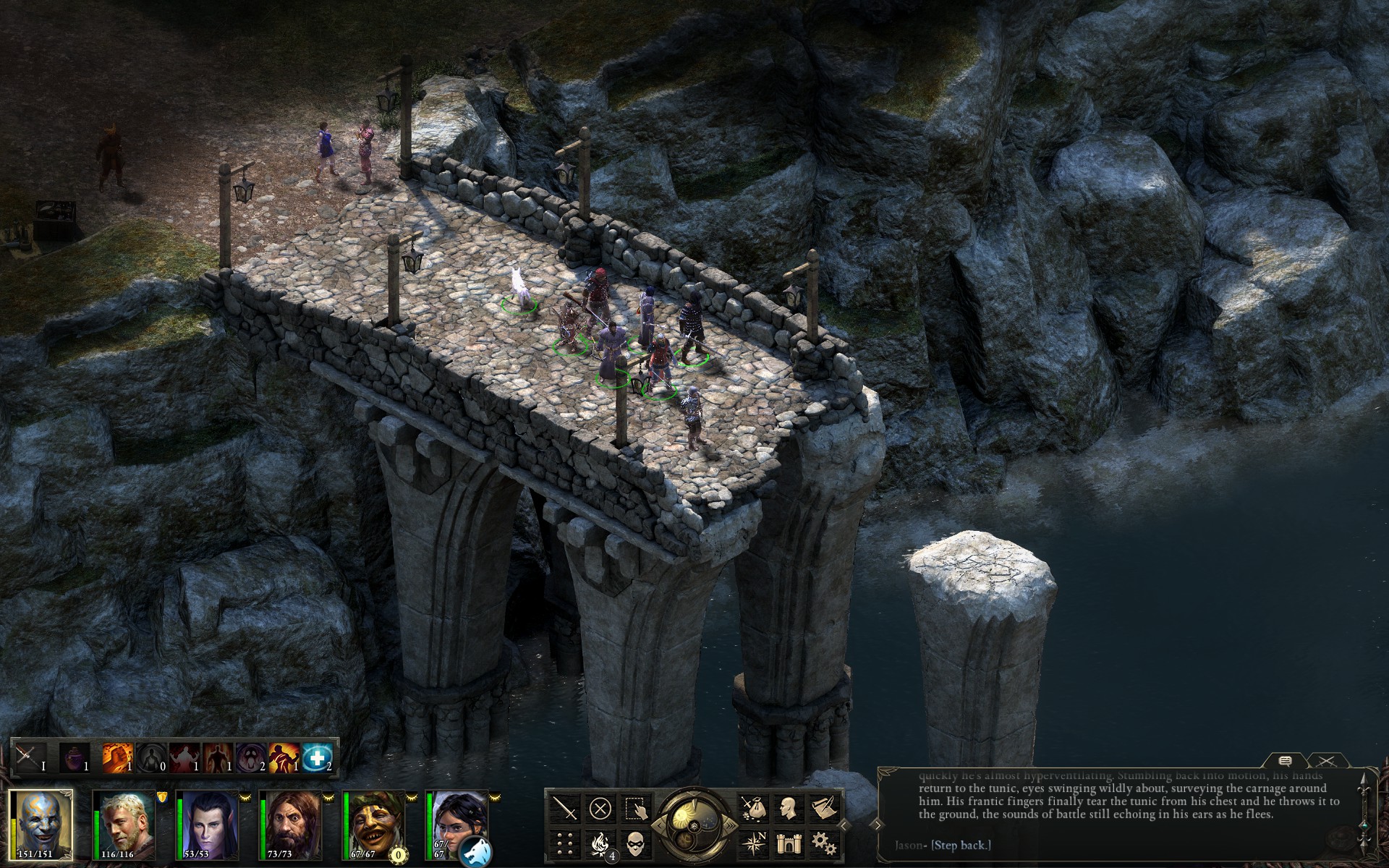The image size is (1389, 868).
Task: Rest at camp using the campfire button
Action: (x=600, y=843)
